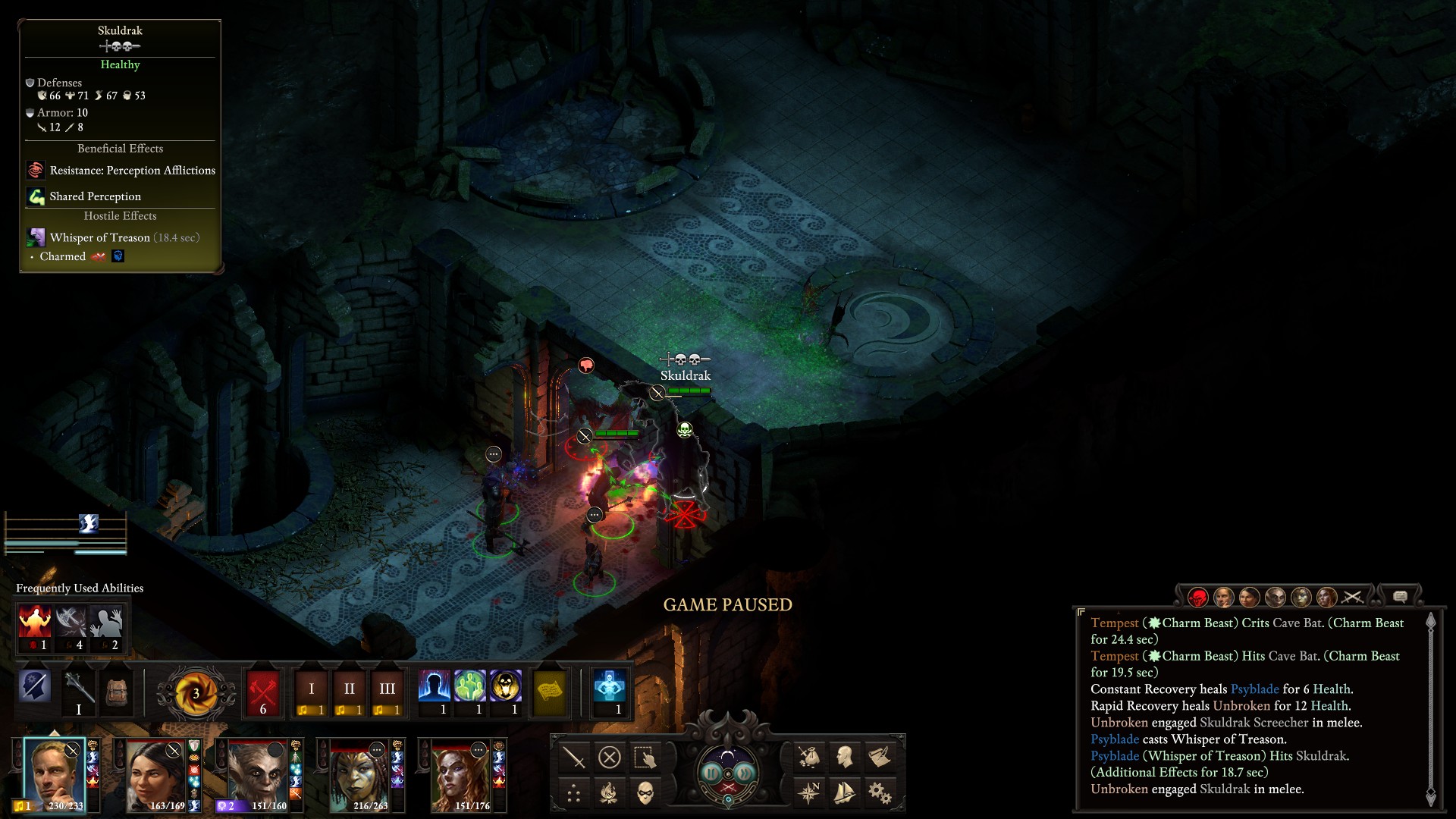Toggle fast-forward game speed

744,773
